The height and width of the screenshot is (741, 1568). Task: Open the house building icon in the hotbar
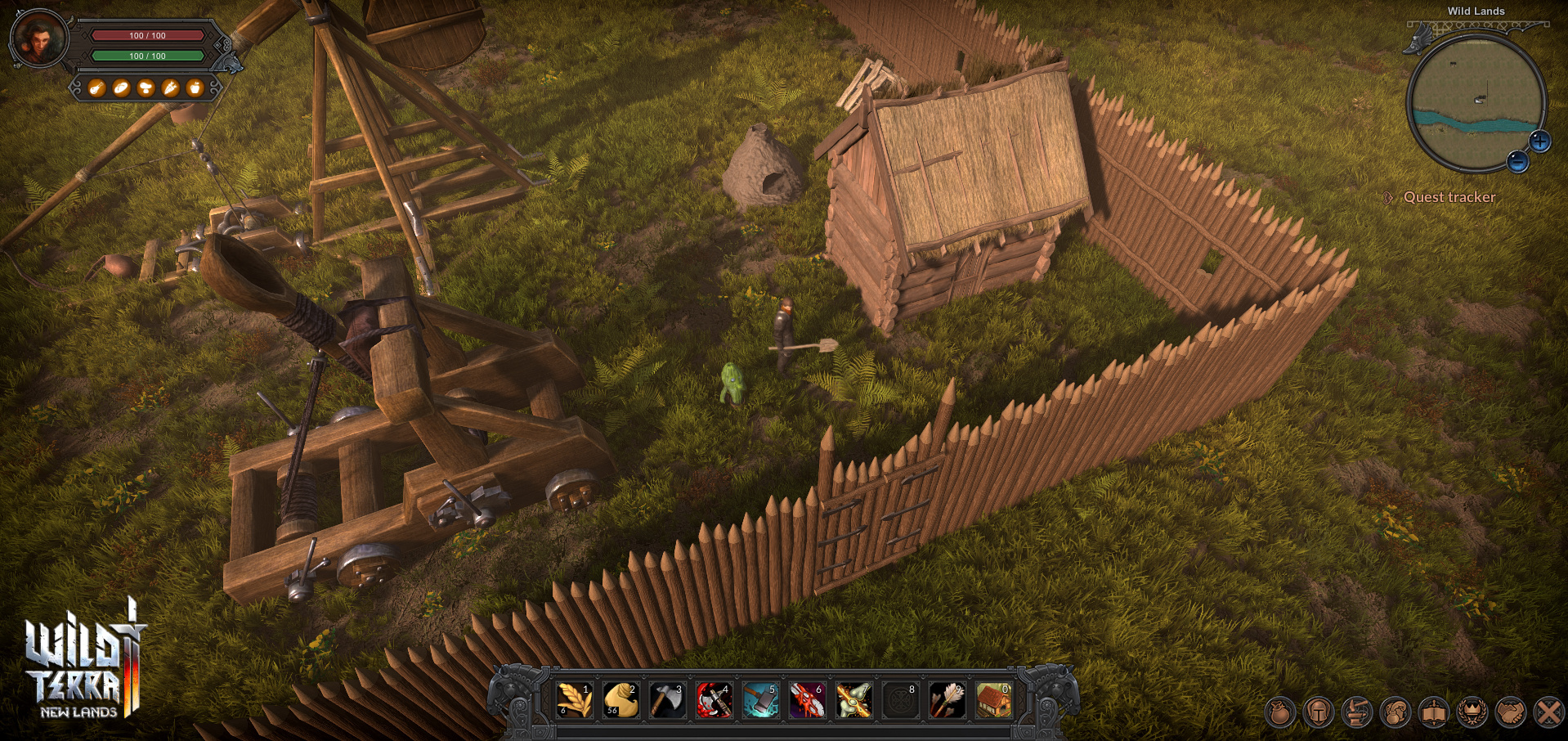click(x=993, y=700)
